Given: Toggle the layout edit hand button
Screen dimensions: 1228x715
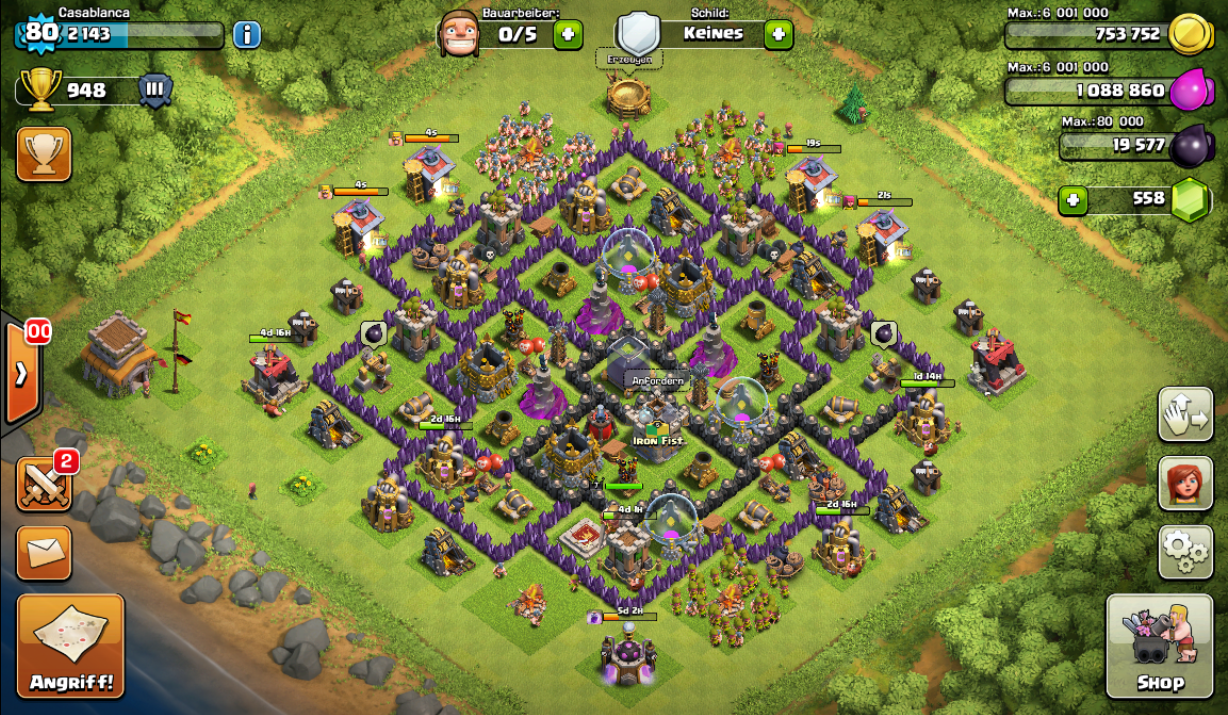Looking at the screenshot, I should click(1185, 414).
